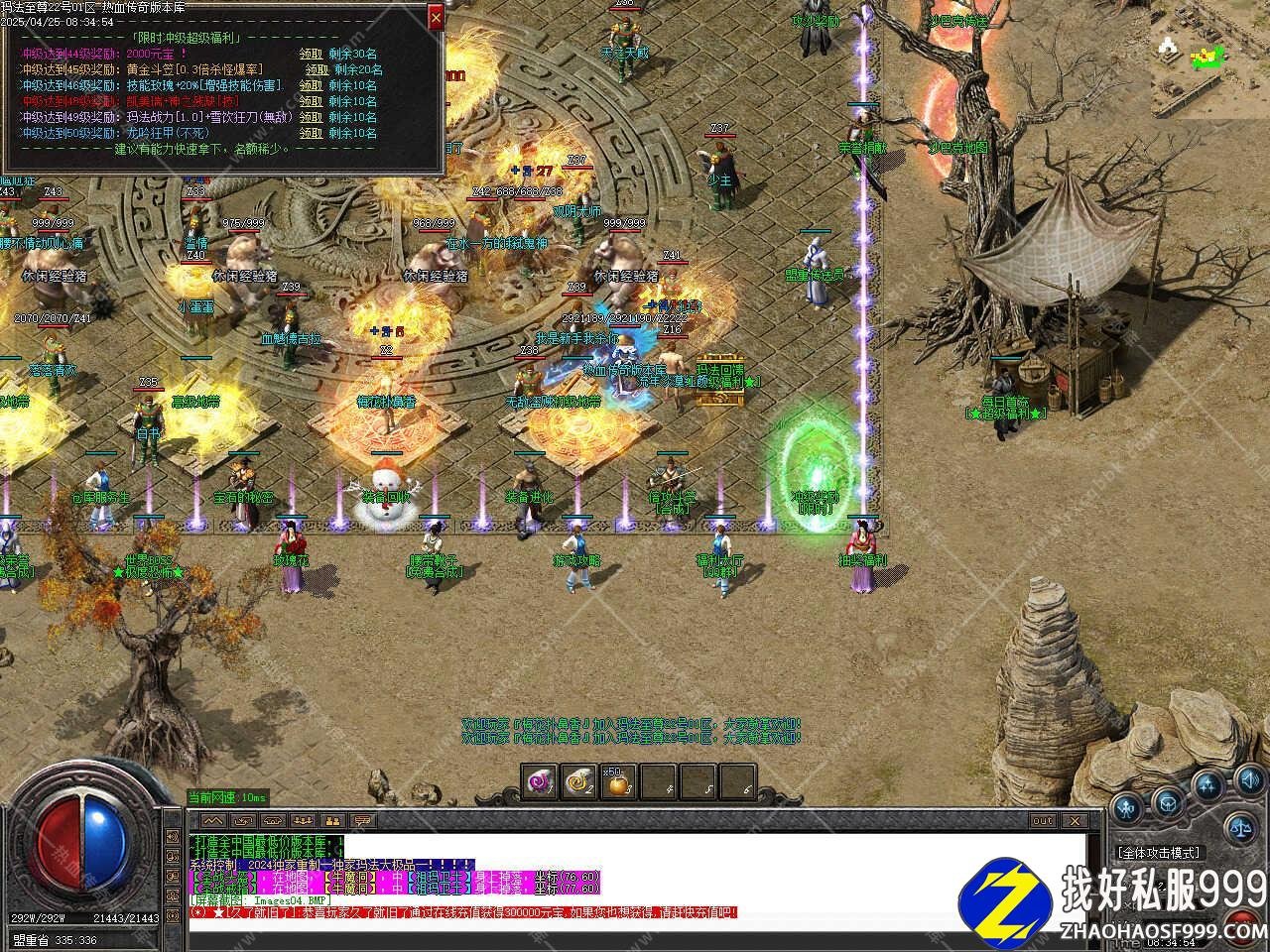Viewport: 1270px width, 952px height.
Task: Click the mountain-peak chat toolbar button
Action: pyautogui.click(x=210, y=821)
